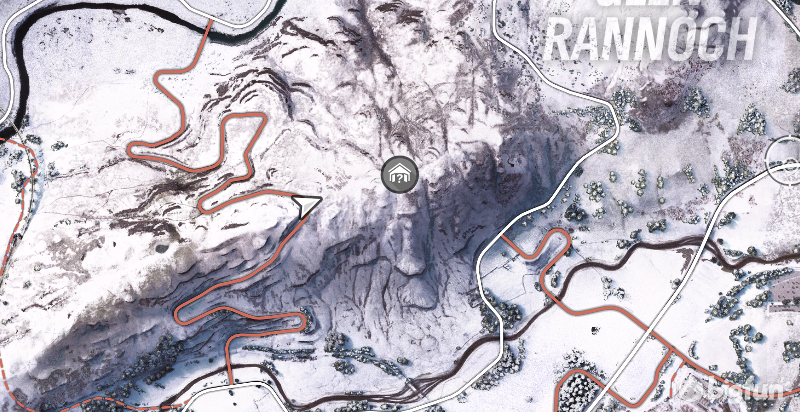
Task: Select the barn find marker on the map
Action: coord(399,175)
